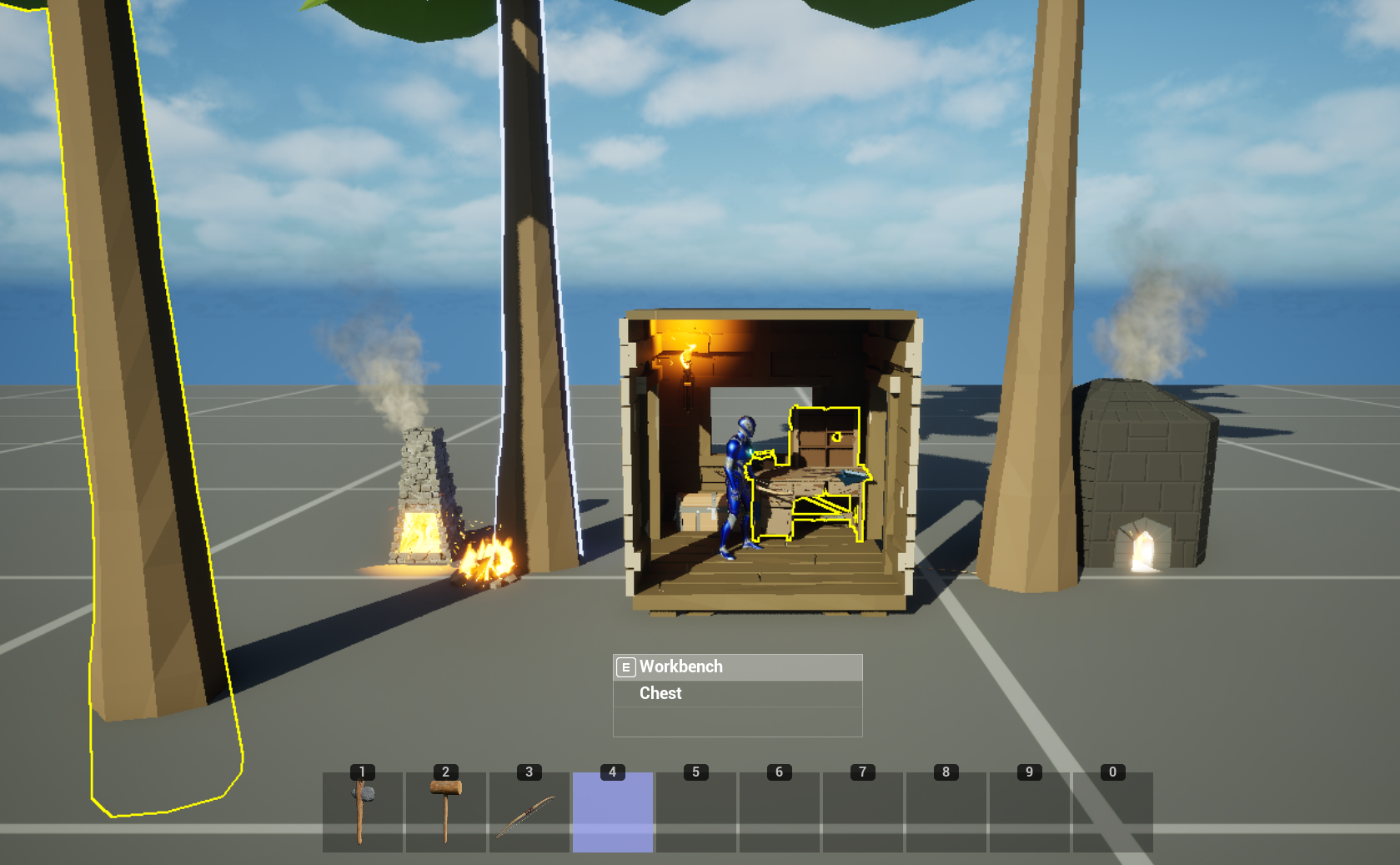Click hotbar slot 9

pyautogui.click(x=1029, y=809)
